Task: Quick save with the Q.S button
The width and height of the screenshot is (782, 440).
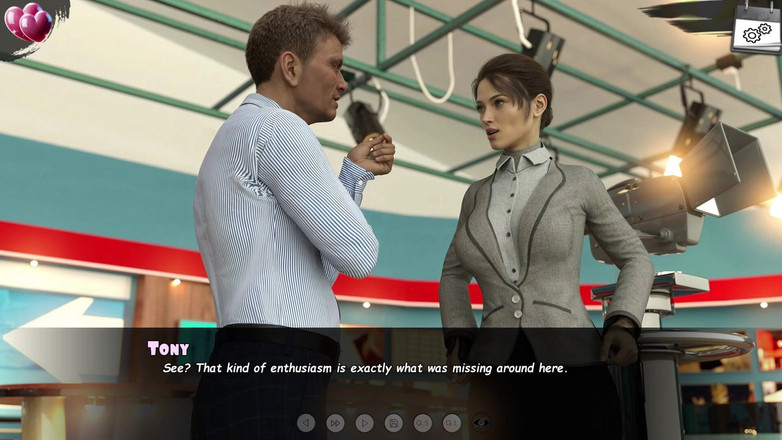Action: point(423,423)
